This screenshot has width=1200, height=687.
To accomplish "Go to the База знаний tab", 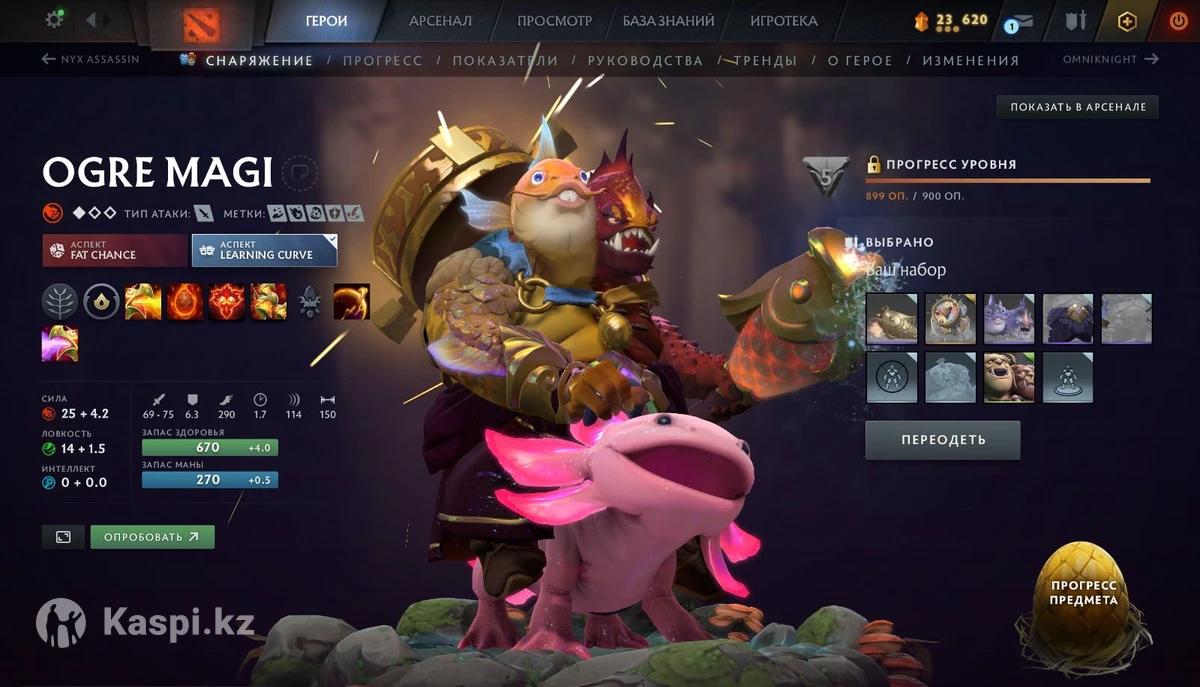I will coord(668,20).
